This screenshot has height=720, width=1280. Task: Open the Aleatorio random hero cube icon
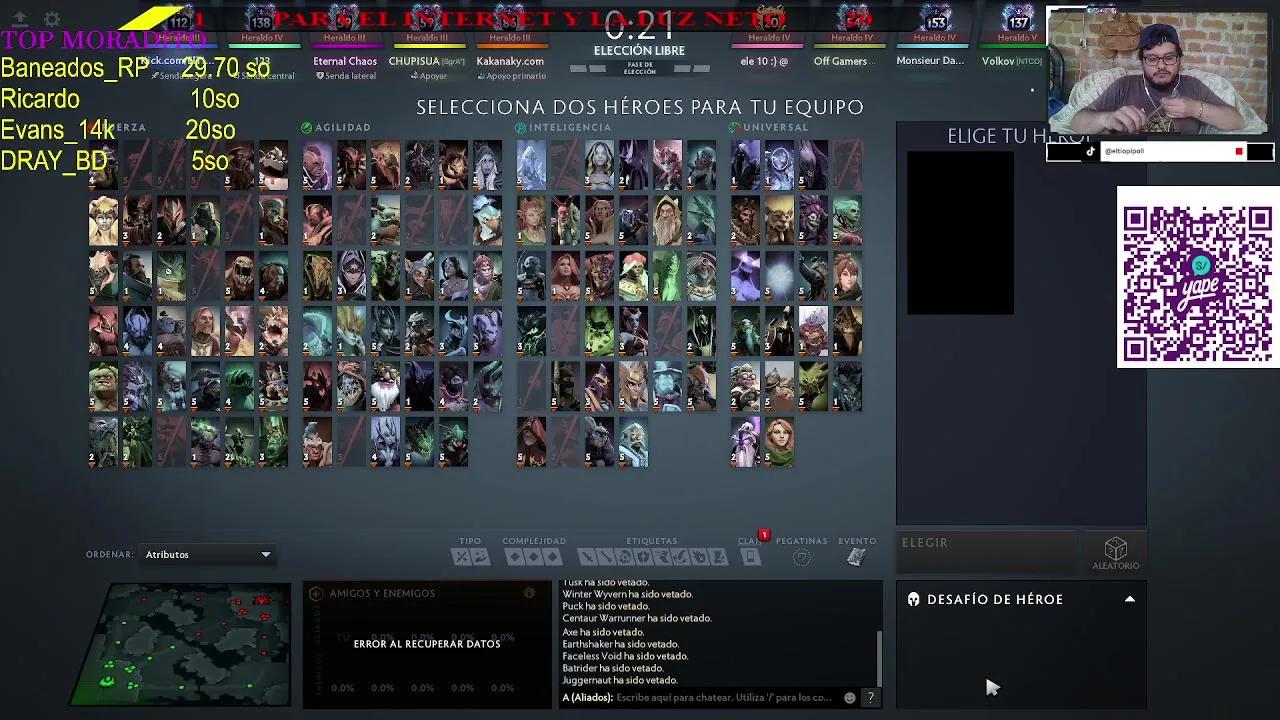click(x=1115, y=549)
